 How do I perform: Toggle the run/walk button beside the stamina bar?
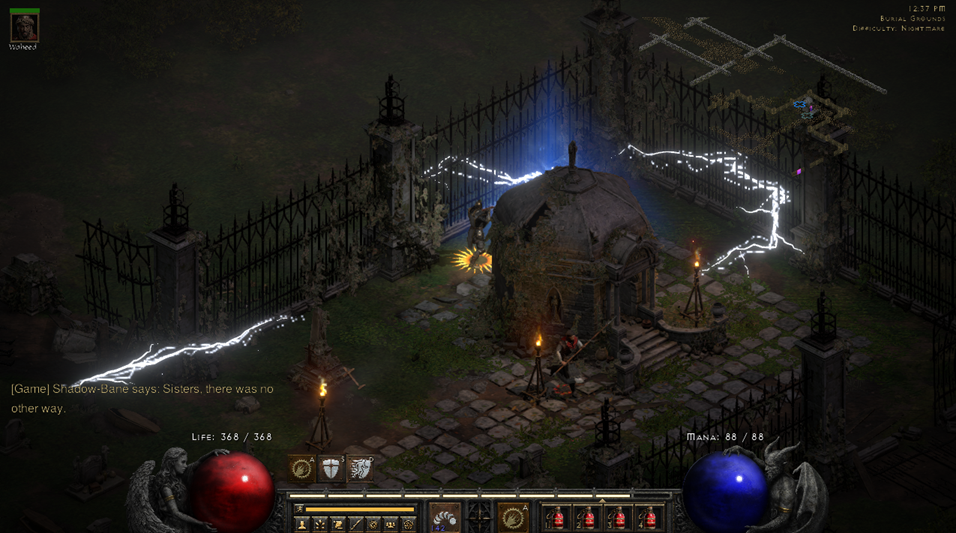click(300, 509)
